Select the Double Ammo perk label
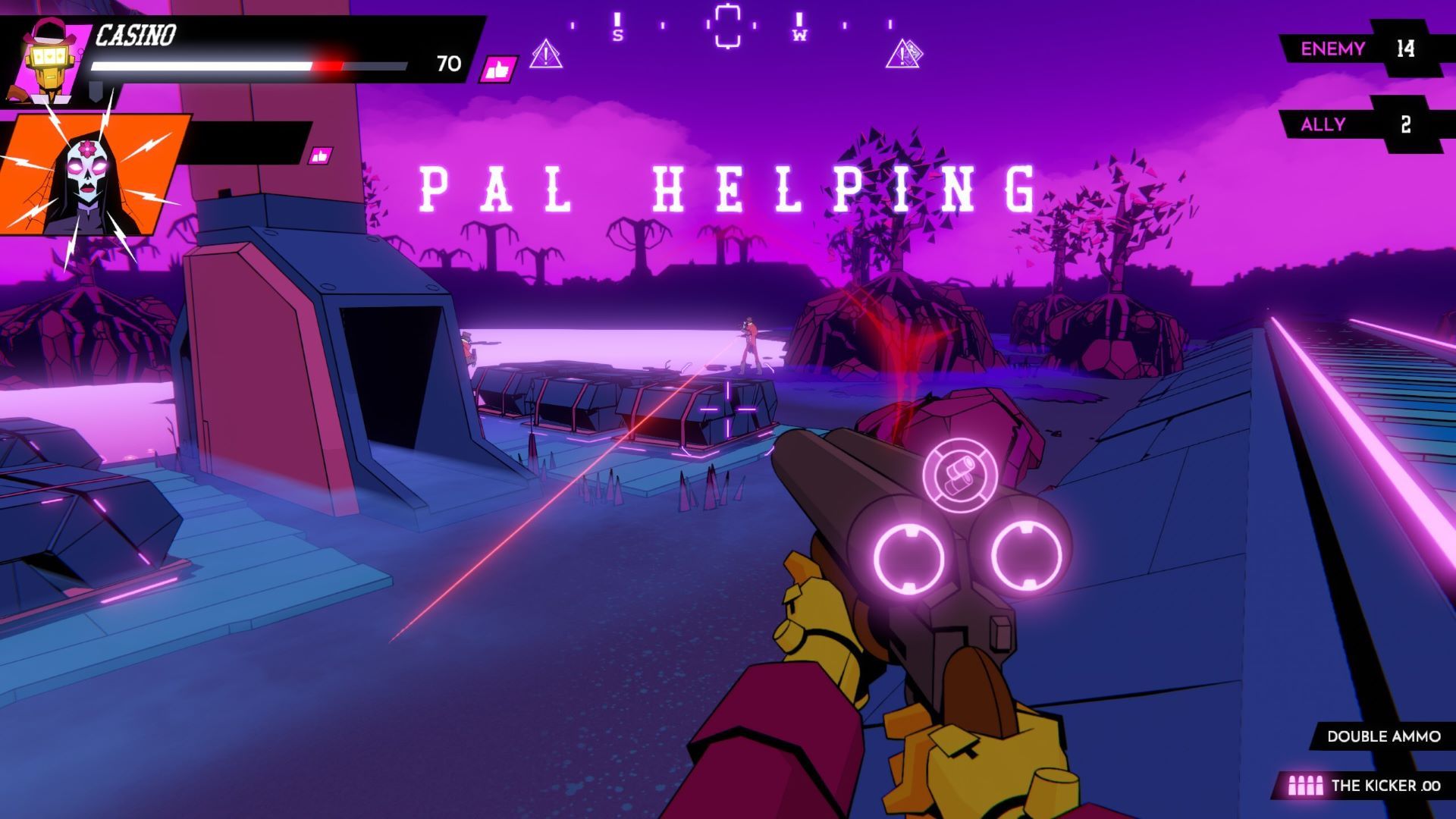1456x819 pixels. [x=1383, y=736]
